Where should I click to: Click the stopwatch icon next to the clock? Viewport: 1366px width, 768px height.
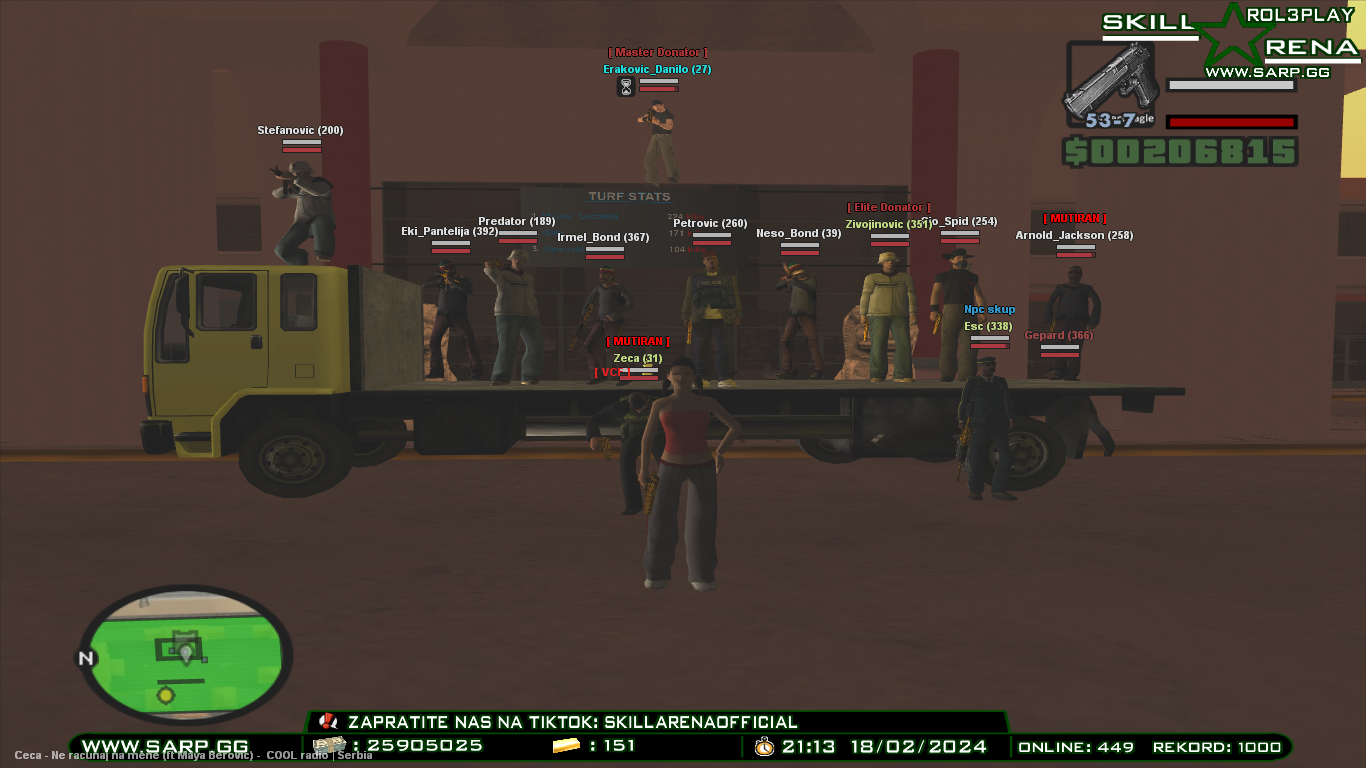(x=762, y=745)
